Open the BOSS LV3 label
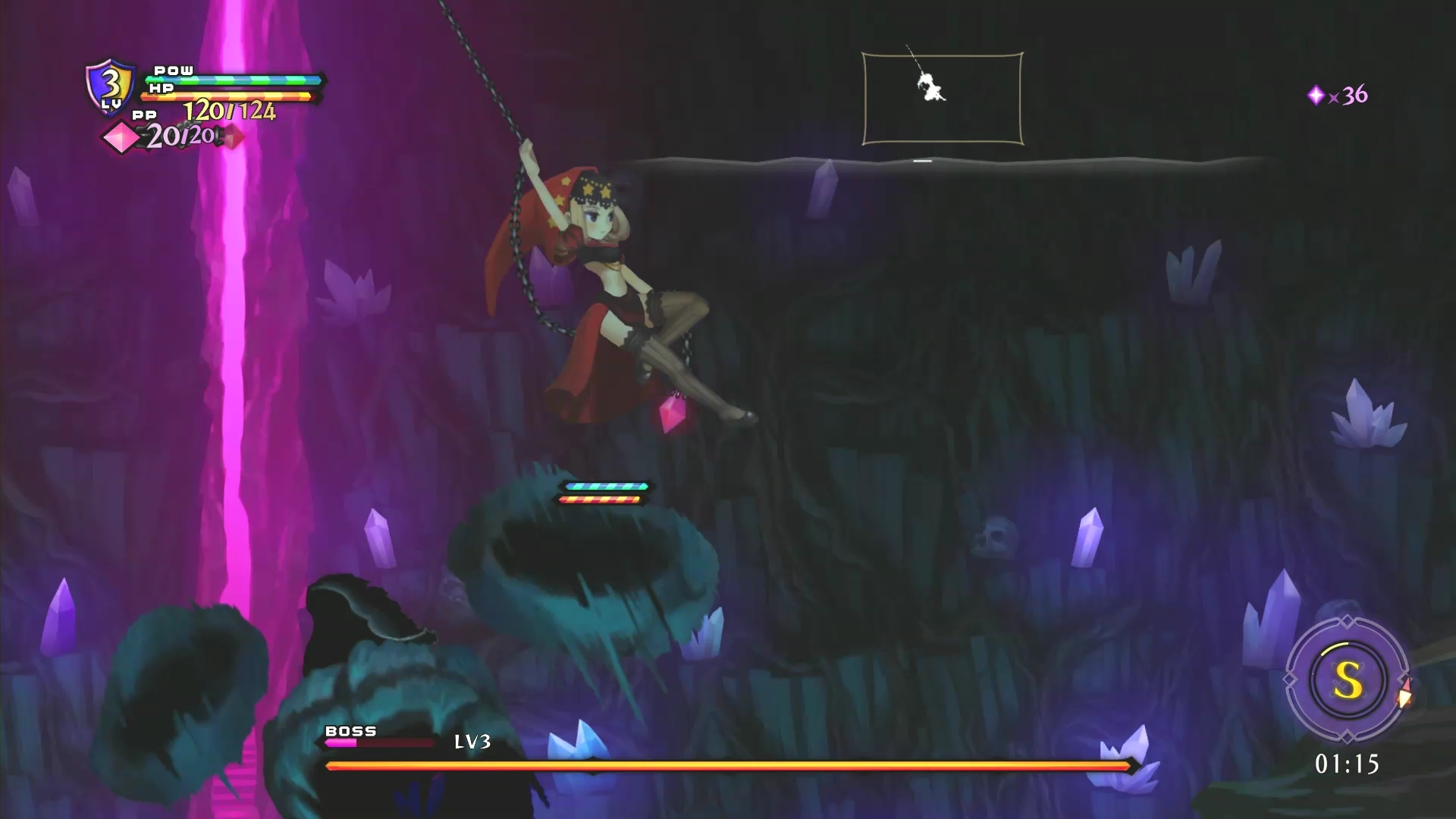 coord(472,742)
